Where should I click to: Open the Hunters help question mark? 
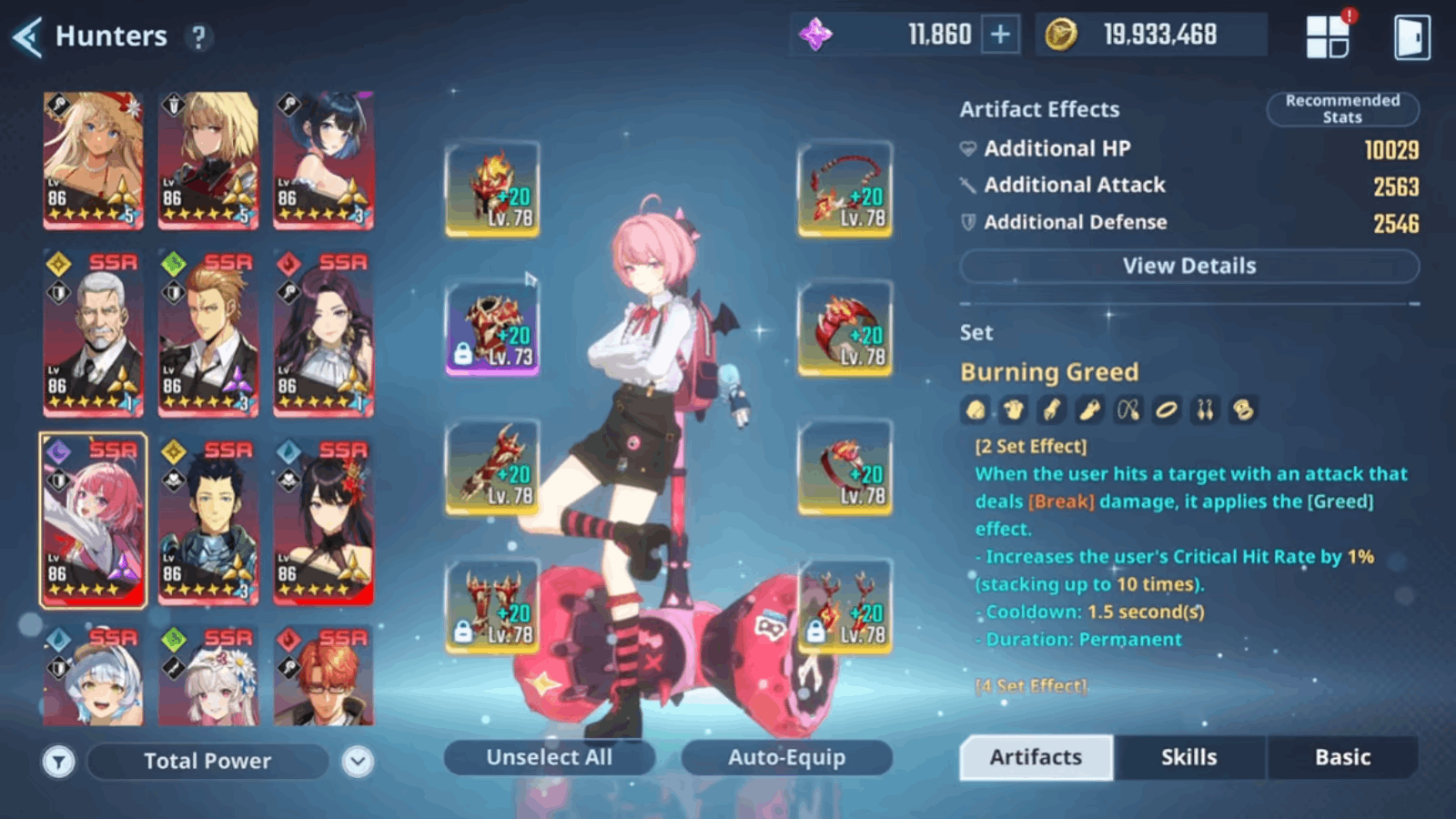point(197,37)
